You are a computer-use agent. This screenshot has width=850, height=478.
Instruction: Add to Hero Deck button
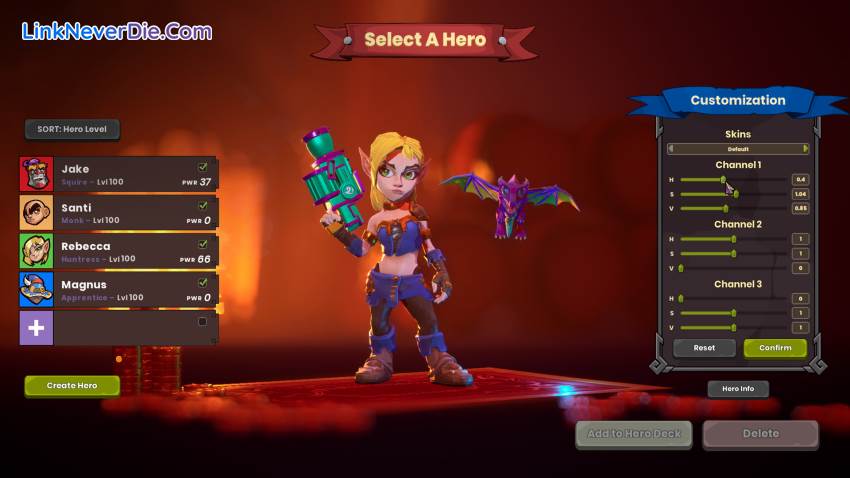point(635,434)
